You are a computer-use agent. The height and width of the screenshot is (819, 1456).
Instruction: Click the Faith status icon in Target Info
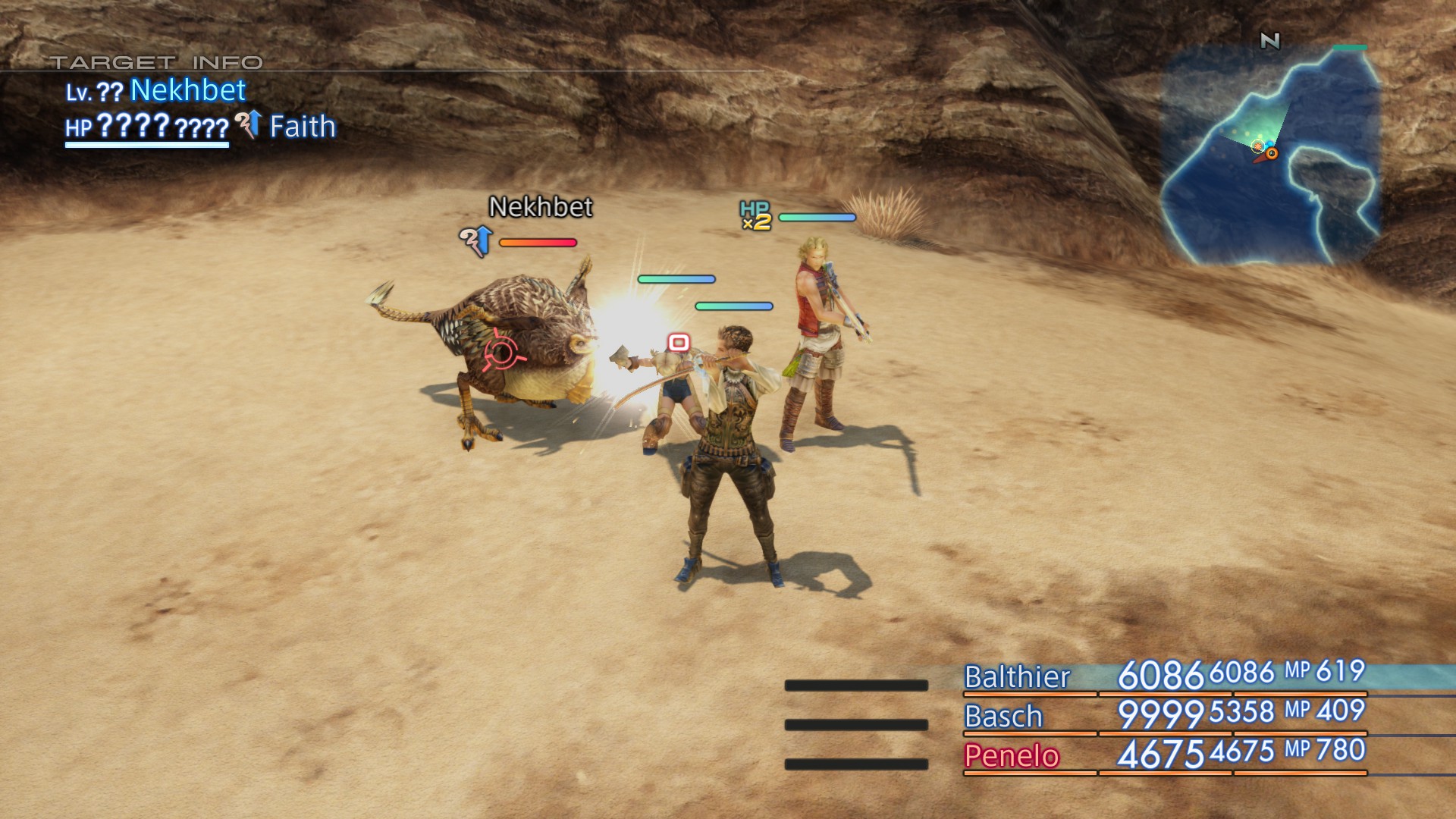[249, 125]
